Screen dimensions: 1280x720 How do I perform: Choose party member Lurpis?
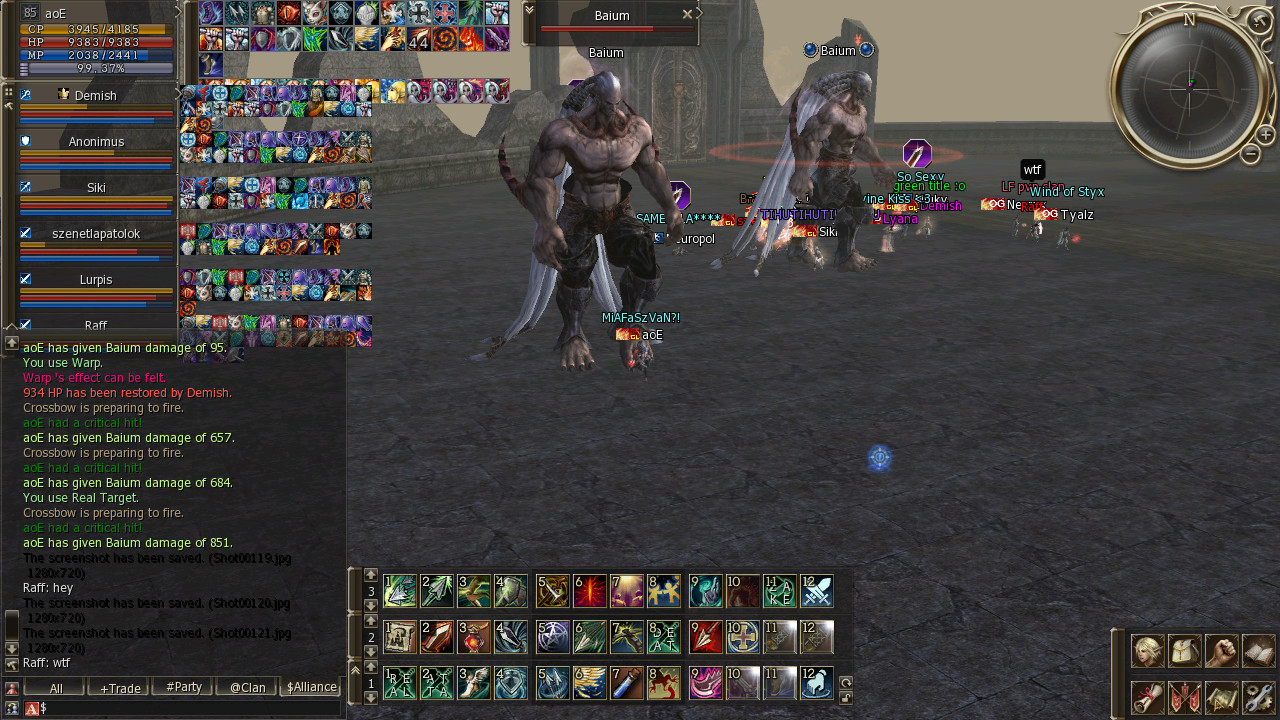[x=96, y=280]
